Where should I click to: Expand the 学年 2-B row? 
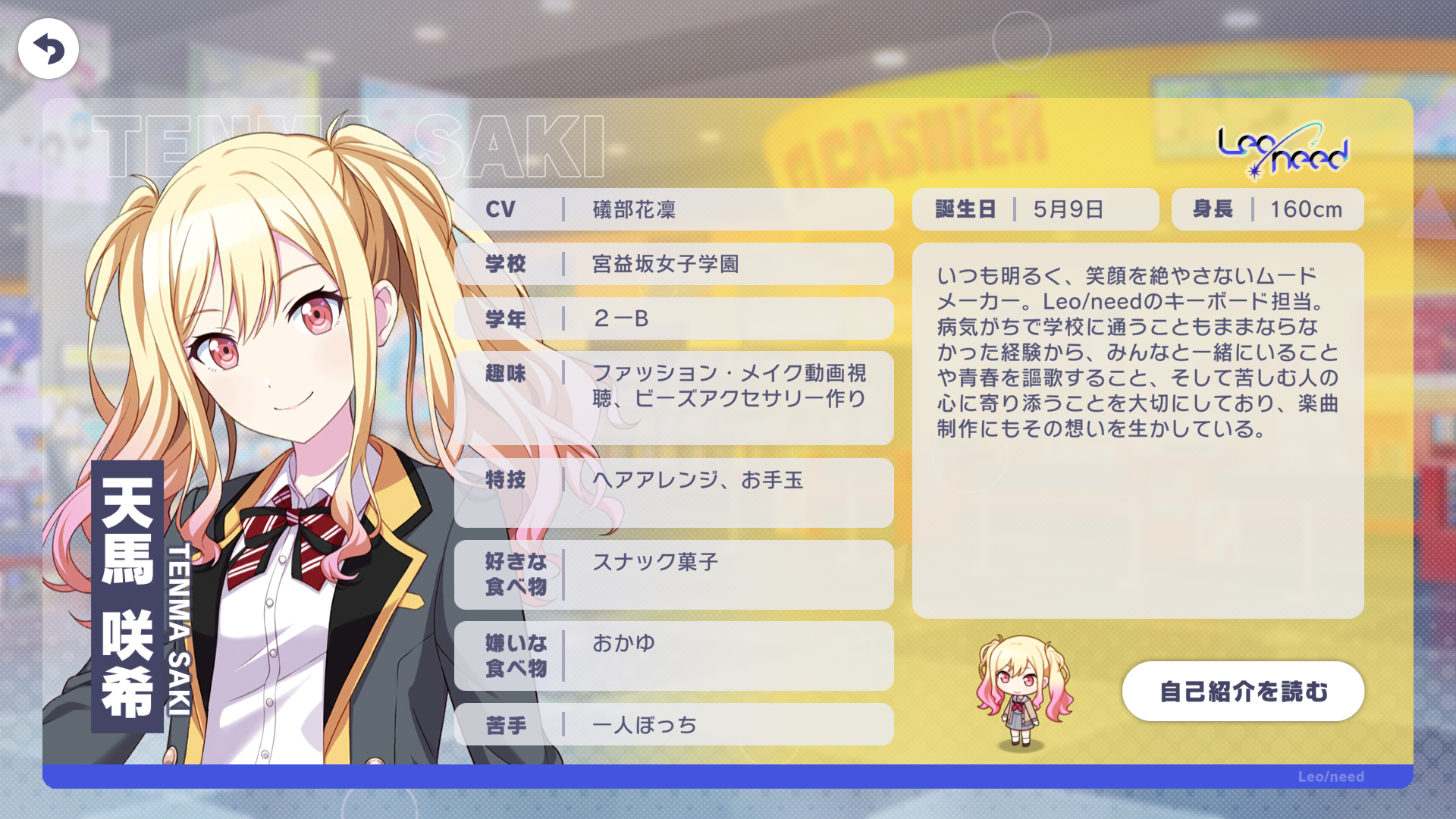tap(673, 318)
